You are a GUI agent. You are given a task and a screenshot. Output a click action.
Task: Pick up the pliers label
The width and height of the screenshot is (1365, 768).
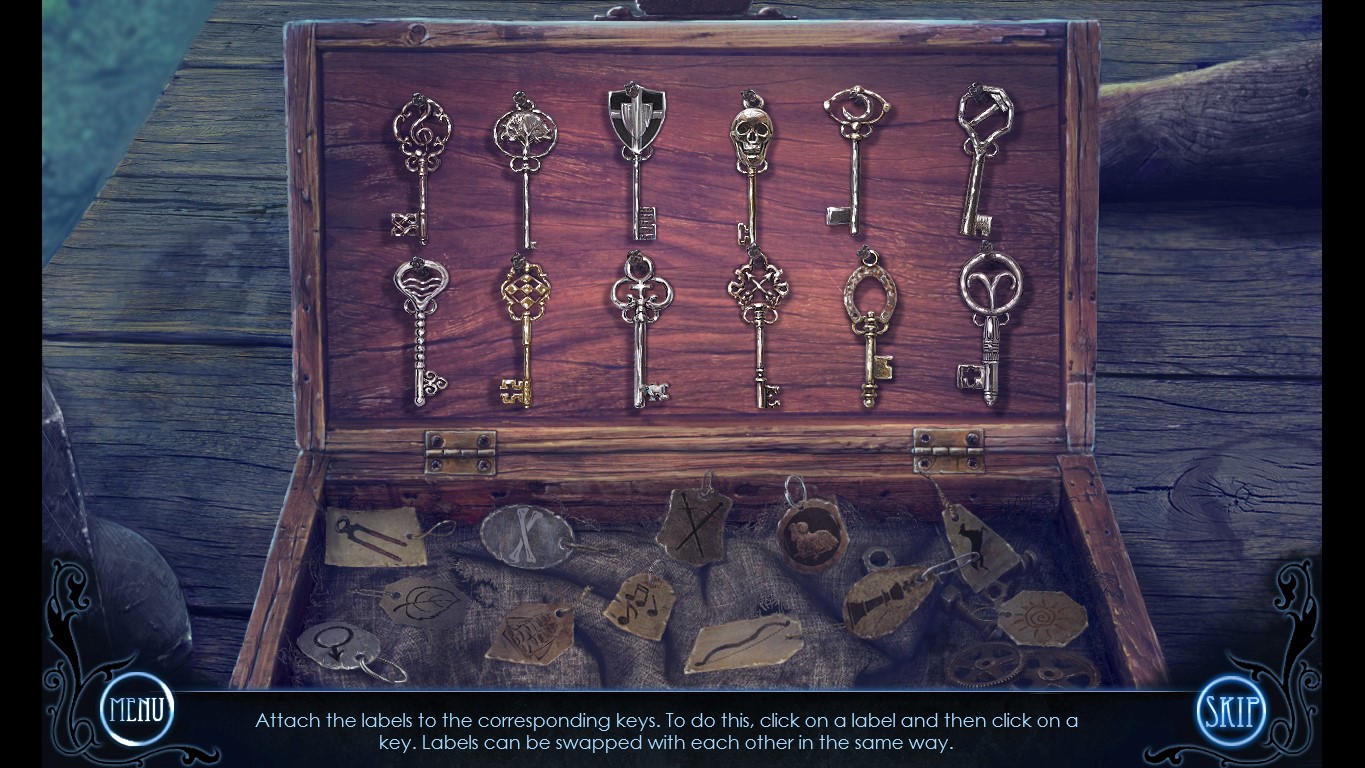coord(374,537)
